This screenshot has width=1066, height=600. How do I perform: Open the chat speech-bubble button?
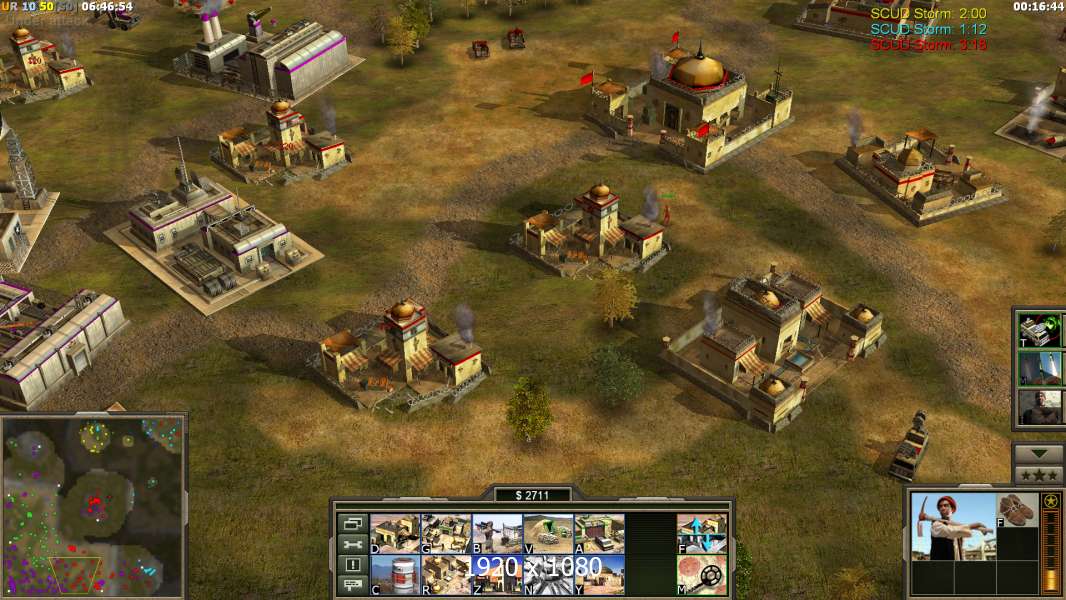pos(353,586)
